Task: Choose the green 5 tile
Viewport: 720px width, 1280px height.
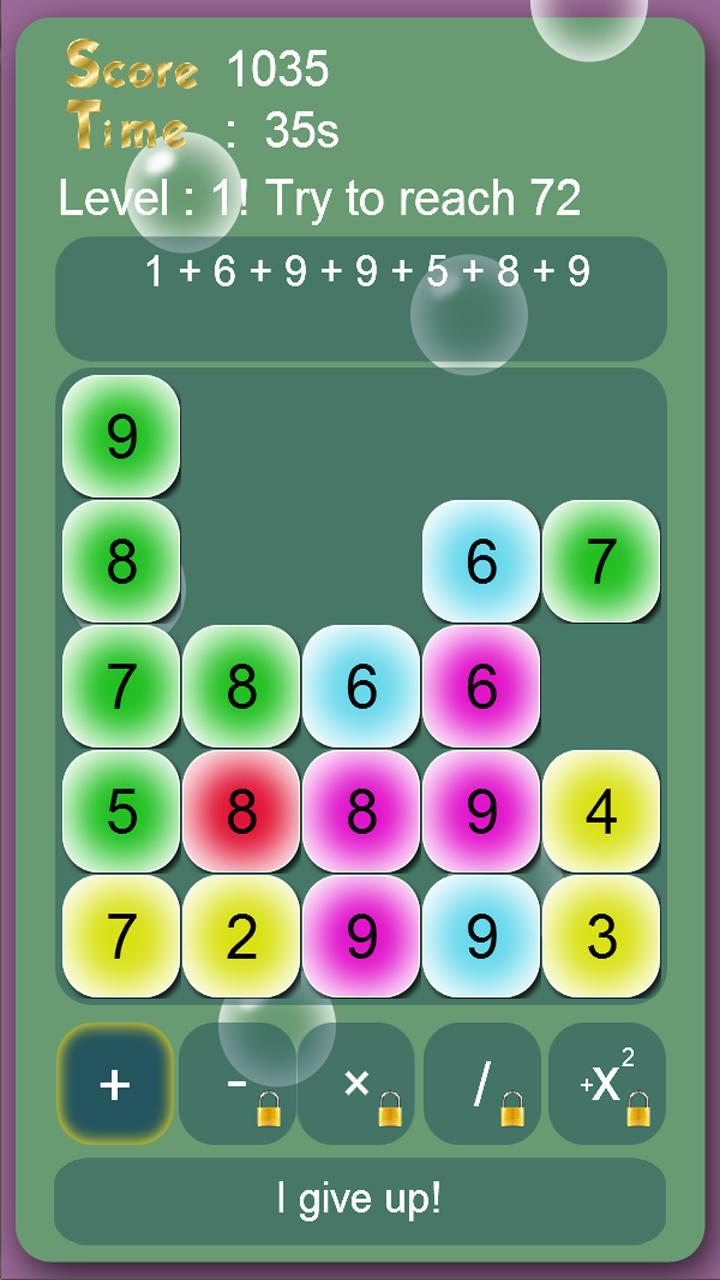Action: coord(121,811)
